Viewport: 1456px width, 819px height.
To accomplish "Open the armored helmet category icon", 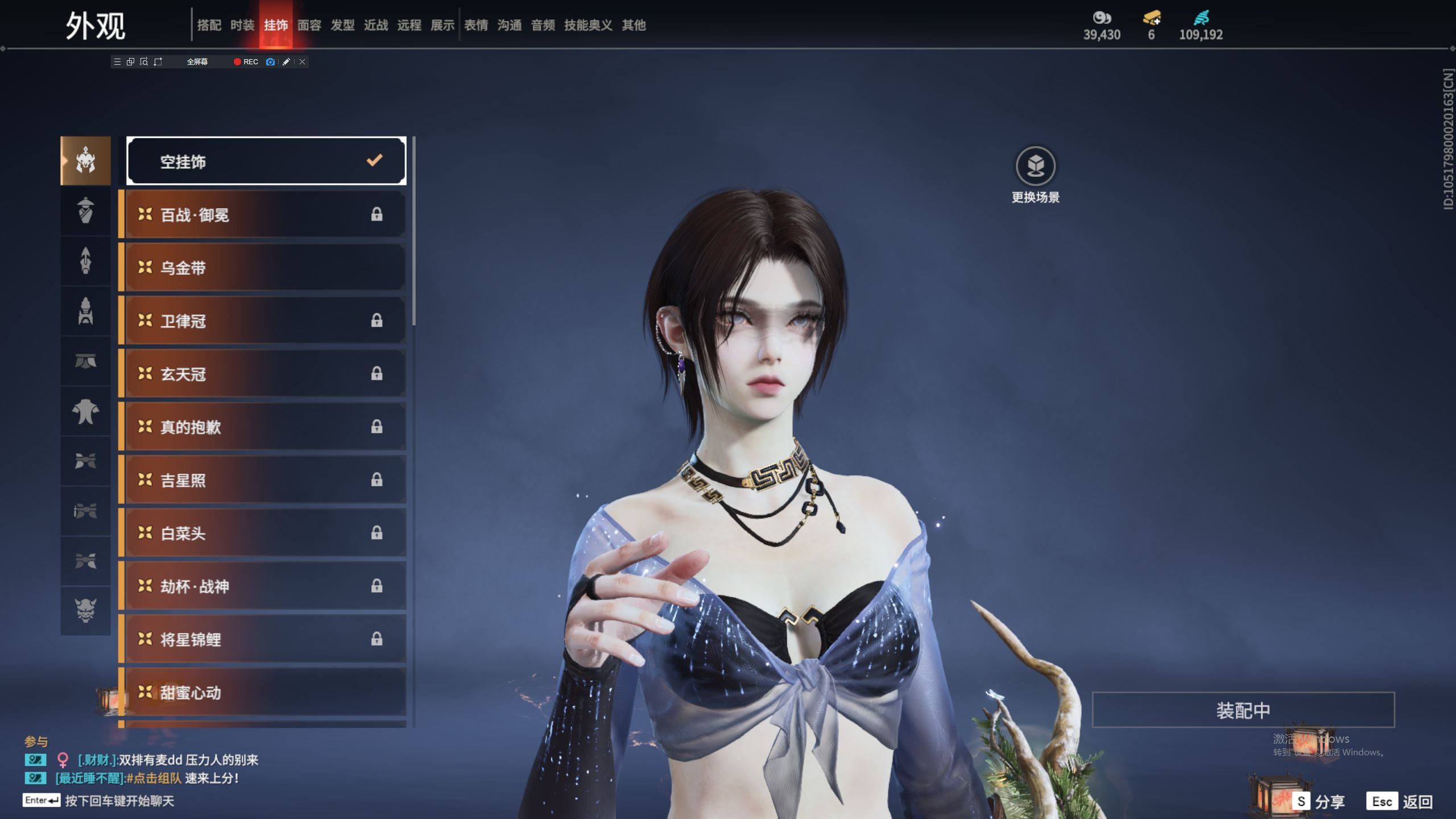I will pyautogui.click(x=85, y=161).
